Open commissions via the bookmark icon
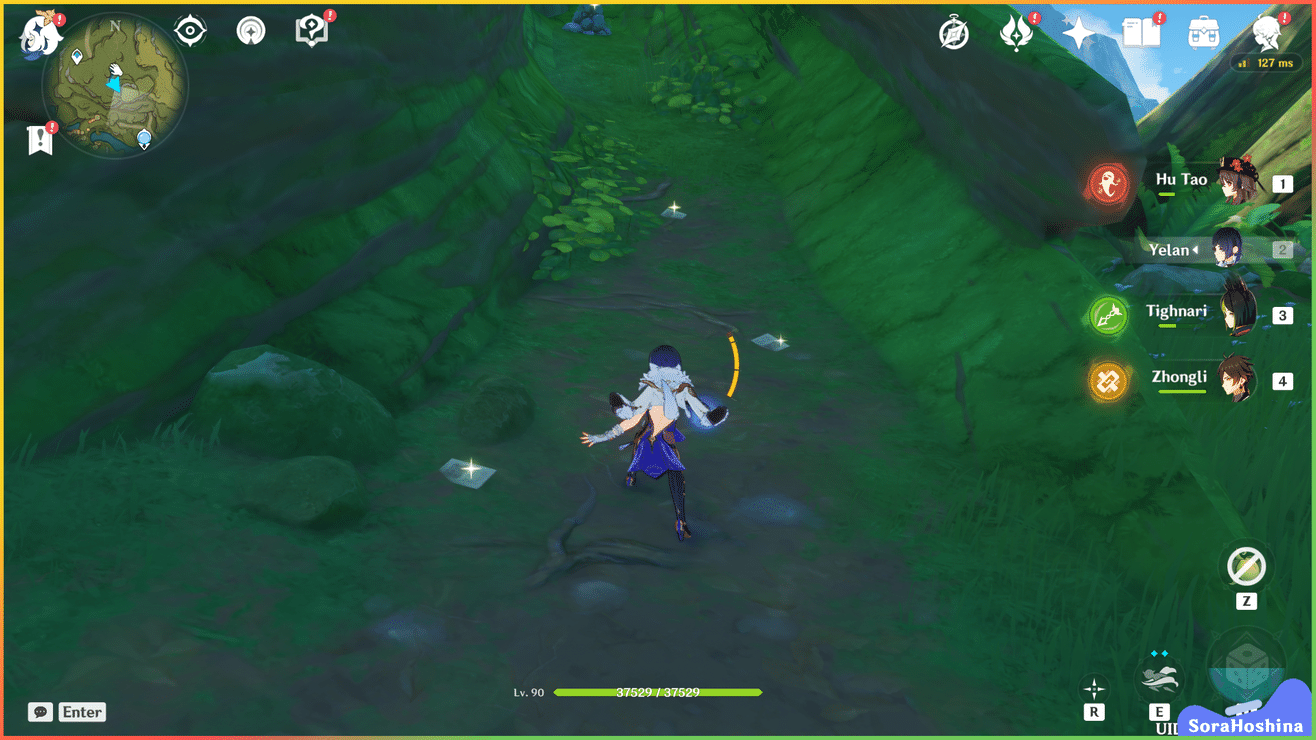The image size is (1316, 740). coord(40,137)
